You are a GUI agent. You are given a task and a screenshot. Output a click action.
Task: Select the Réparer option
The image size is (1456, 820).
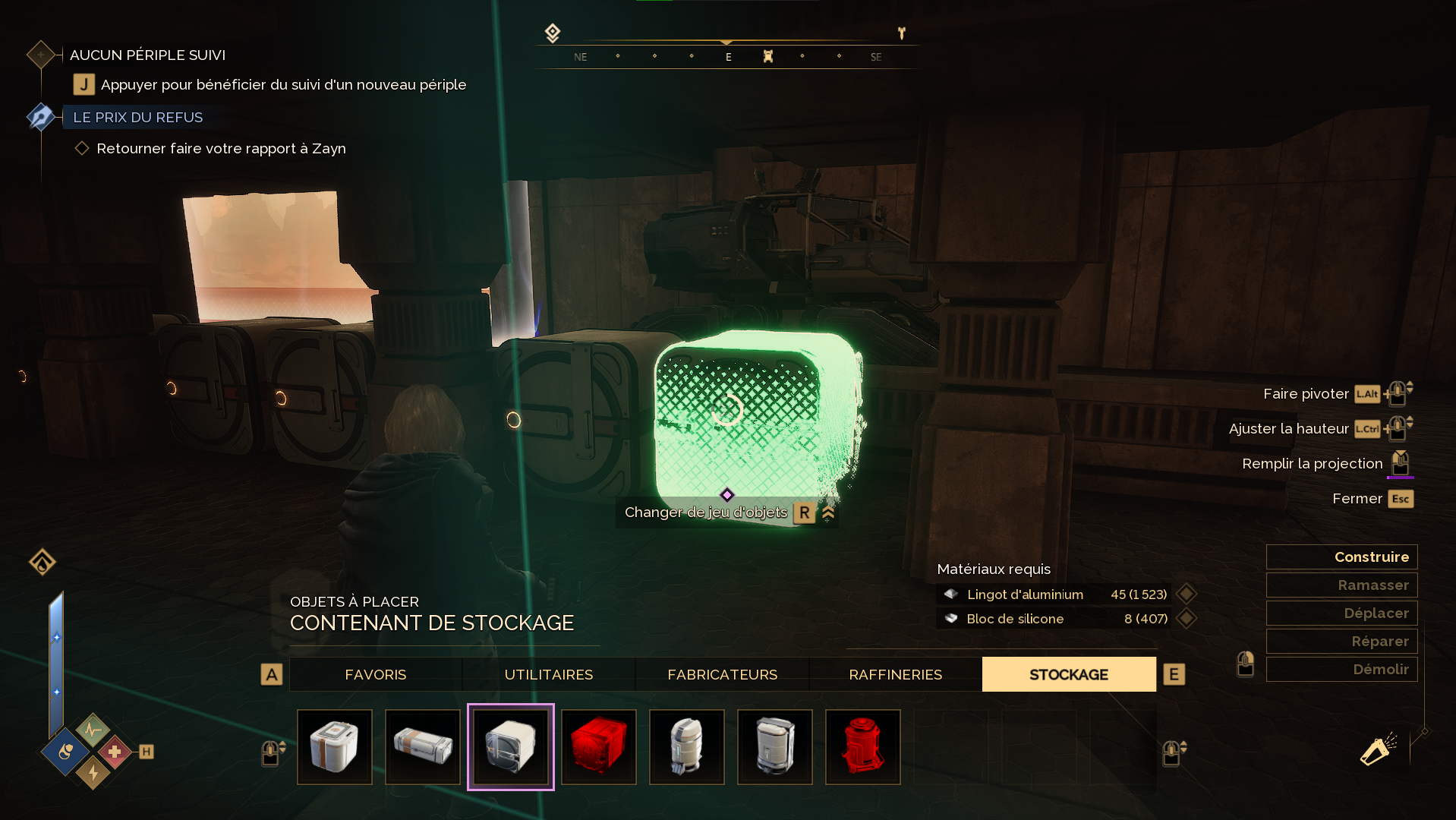click(1341, 642)
